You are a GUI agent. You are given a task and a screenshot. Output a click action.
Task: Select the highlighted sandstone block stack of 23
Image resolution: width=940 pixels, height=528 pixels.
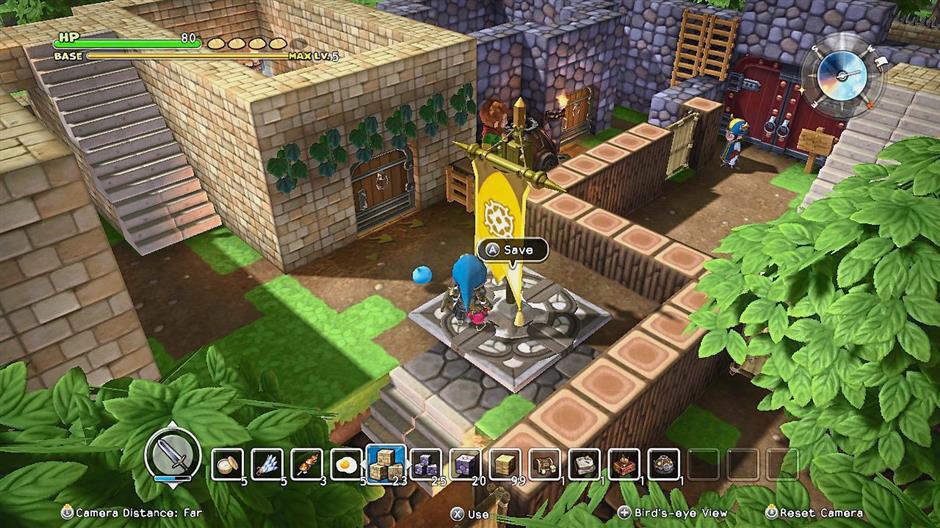[386, 464]
